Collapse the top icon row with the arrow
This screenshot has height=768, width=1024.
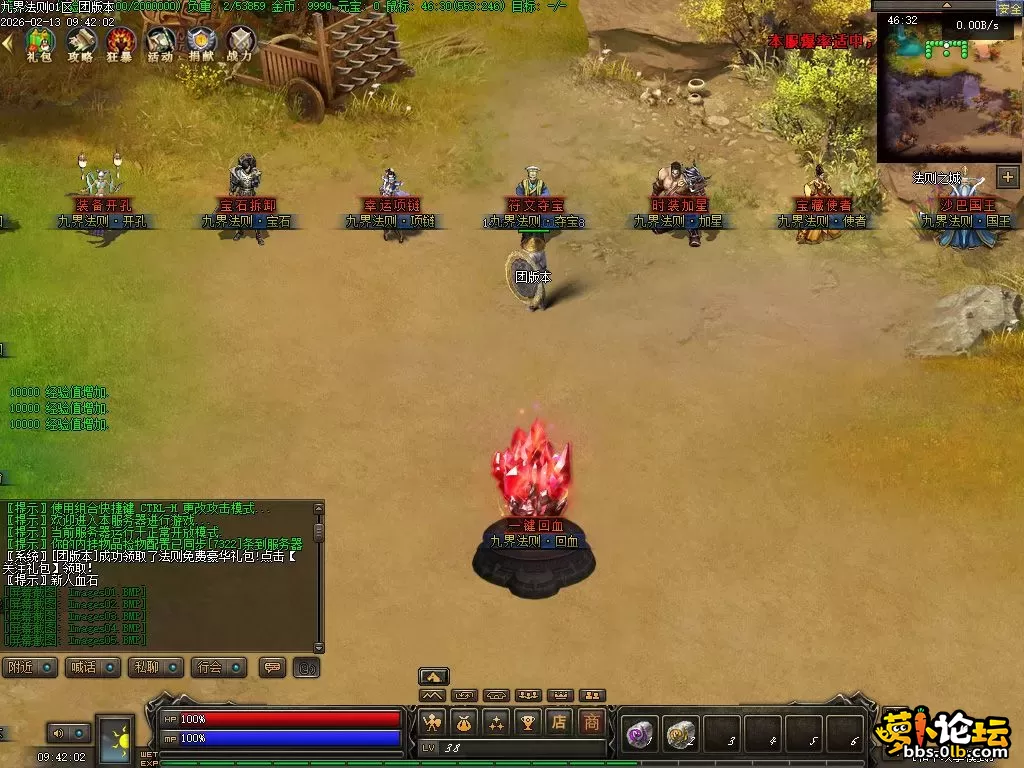8,42
